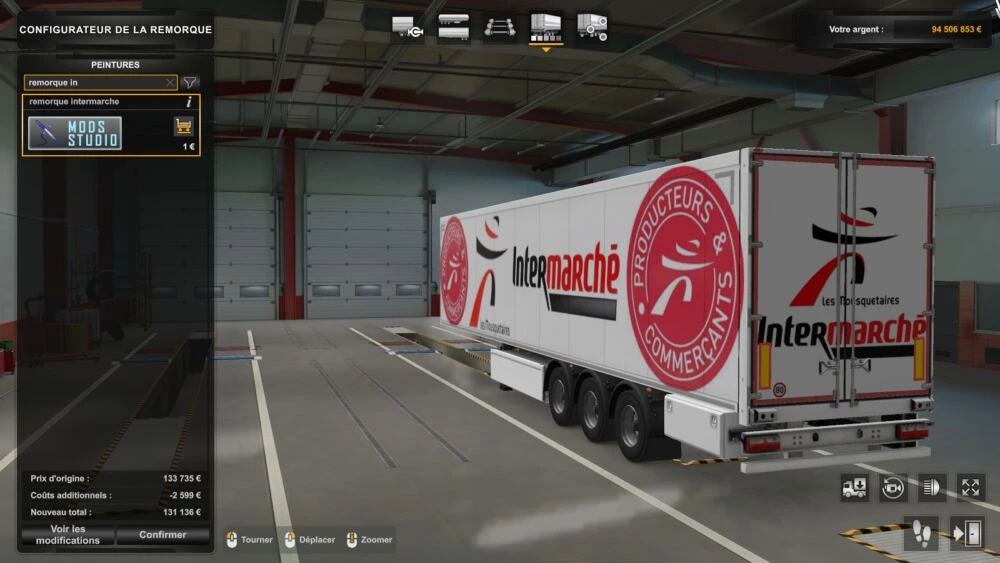This screenshot has height=563, width=1000.
Task: Click the truck with download arrow icon
Action: click(855, 488)
